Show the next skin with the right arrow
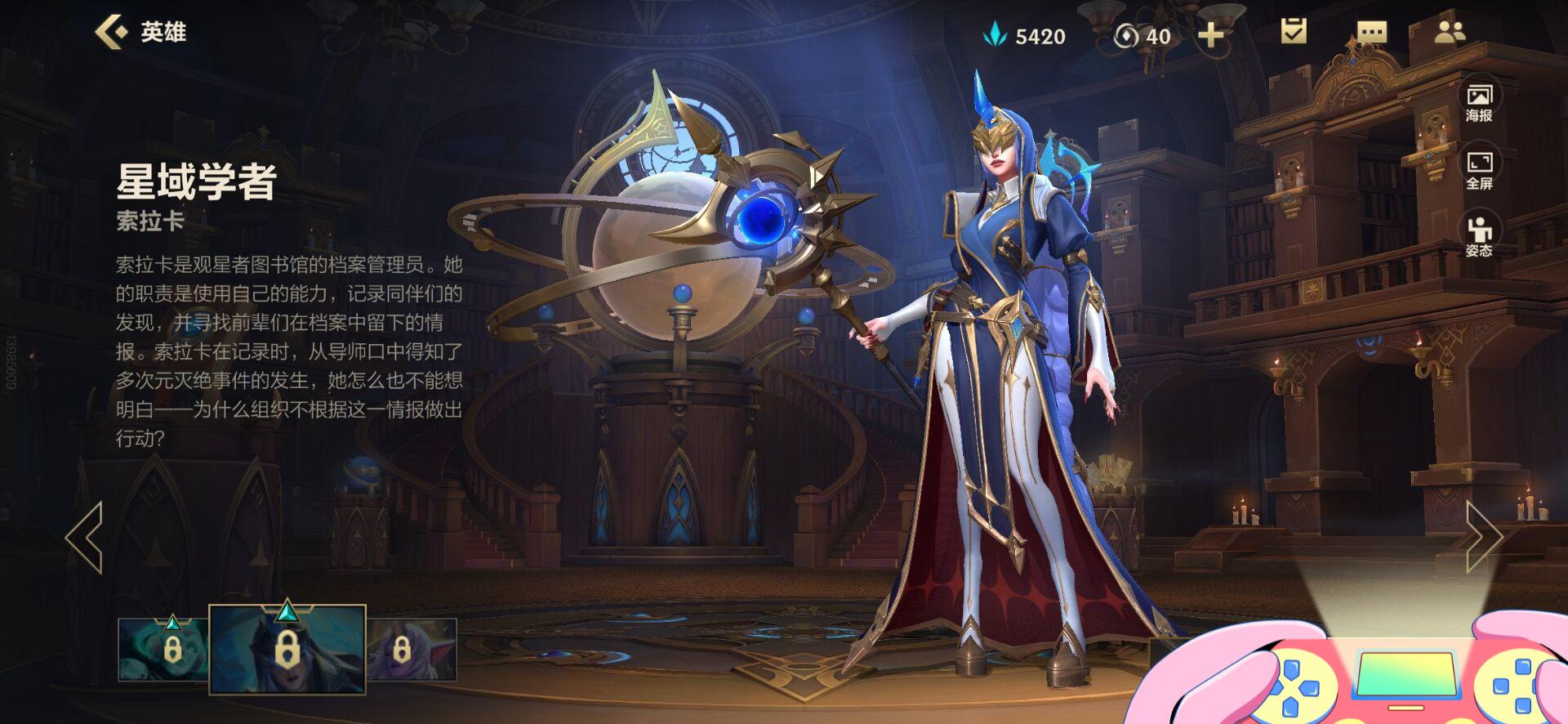This screenshot has width=1568, height=724. point(1483,537)
